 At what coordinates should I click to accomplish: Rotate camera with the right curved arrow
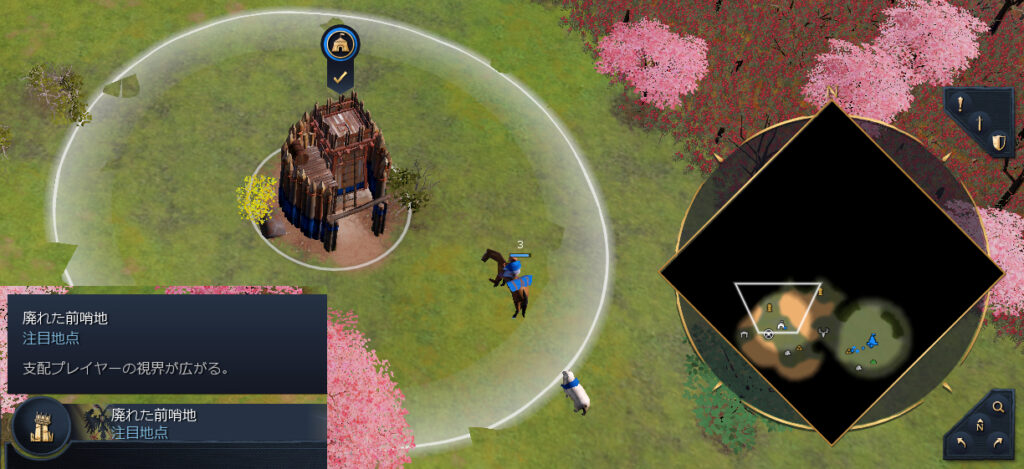coord(999,445)
